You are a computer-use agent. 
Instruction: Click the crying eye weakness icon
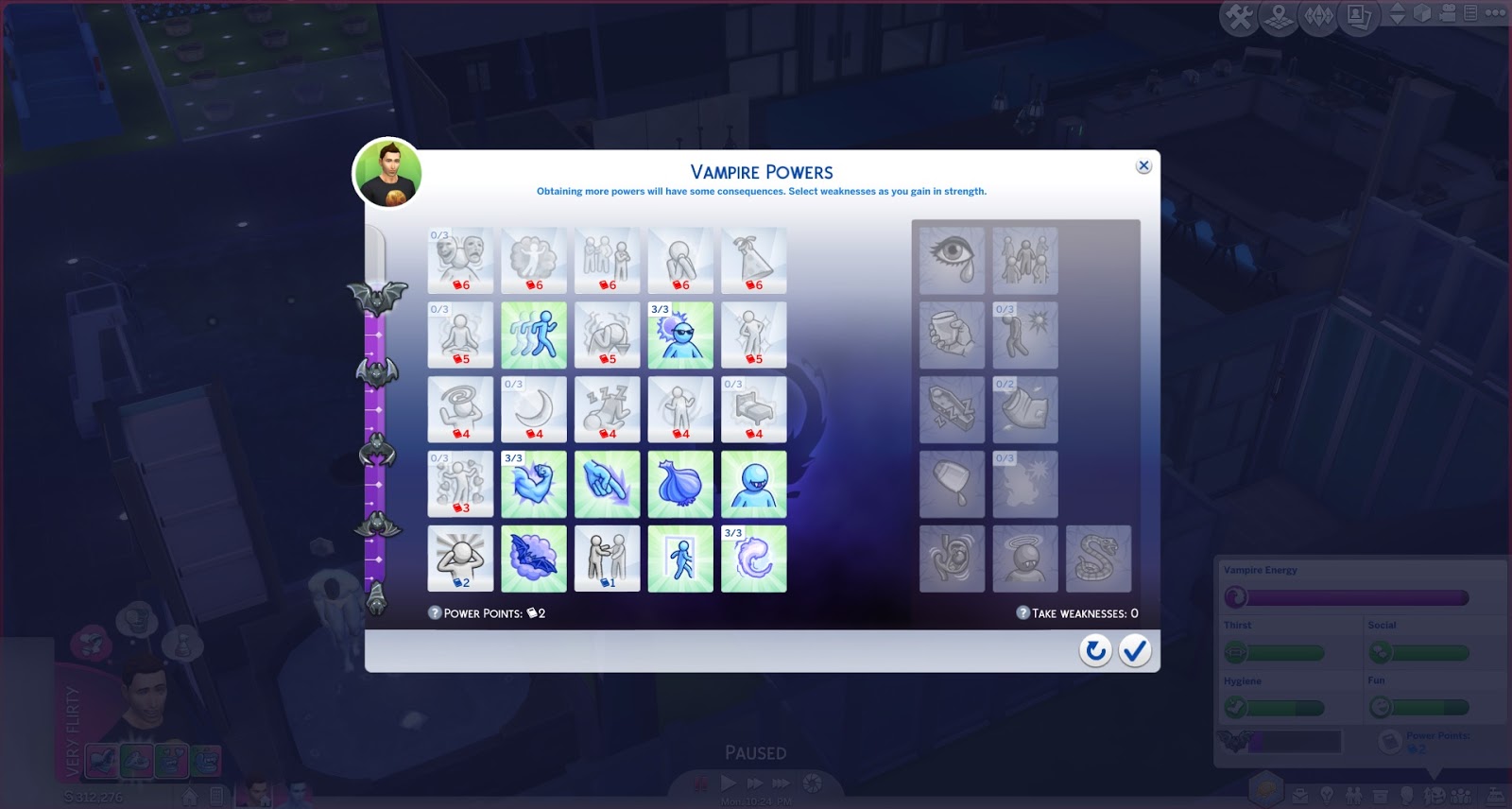[952, 260]
